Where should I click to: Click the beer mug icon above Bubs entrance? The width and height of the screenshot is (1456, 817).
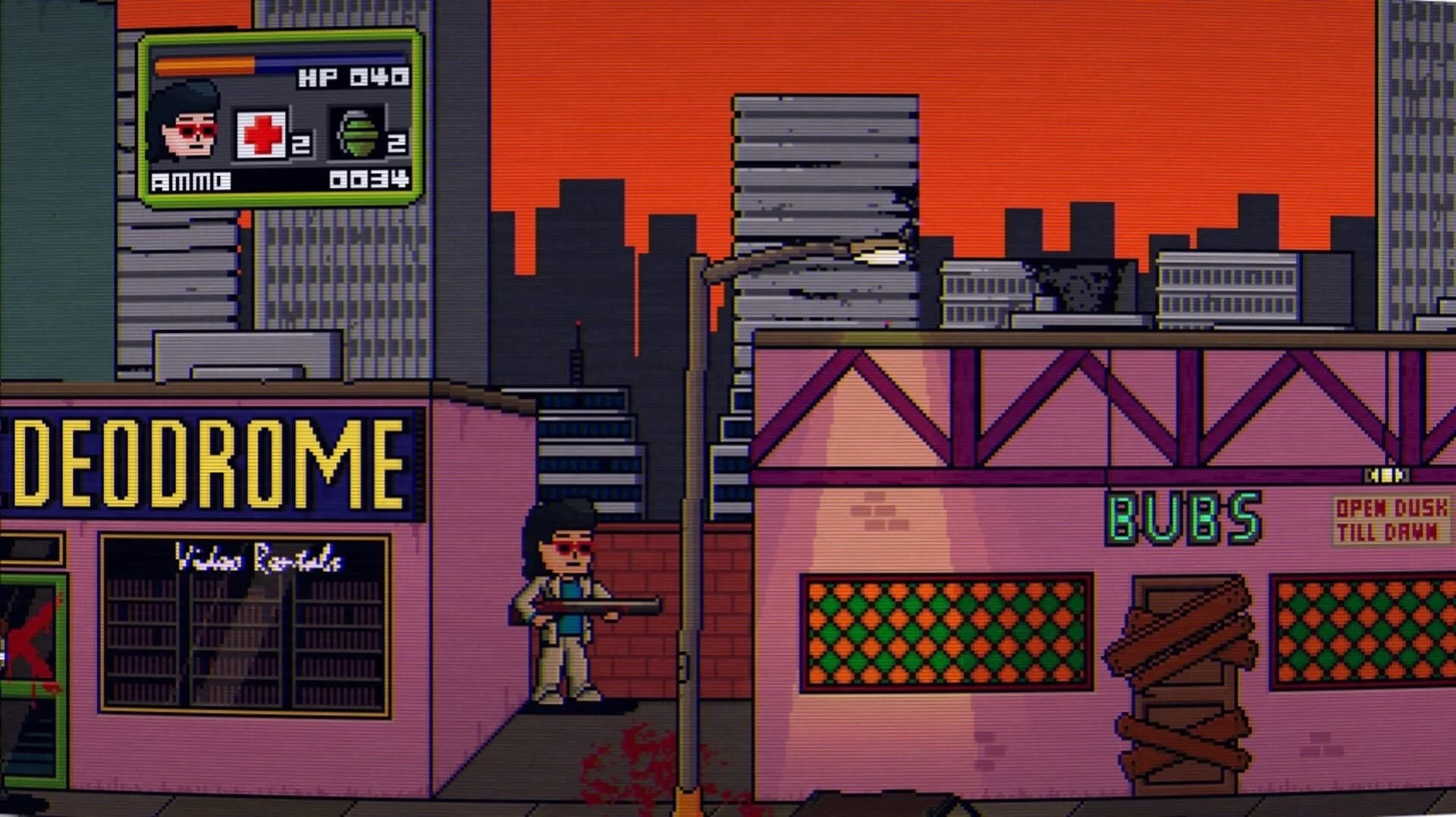tap(1386, 476)
